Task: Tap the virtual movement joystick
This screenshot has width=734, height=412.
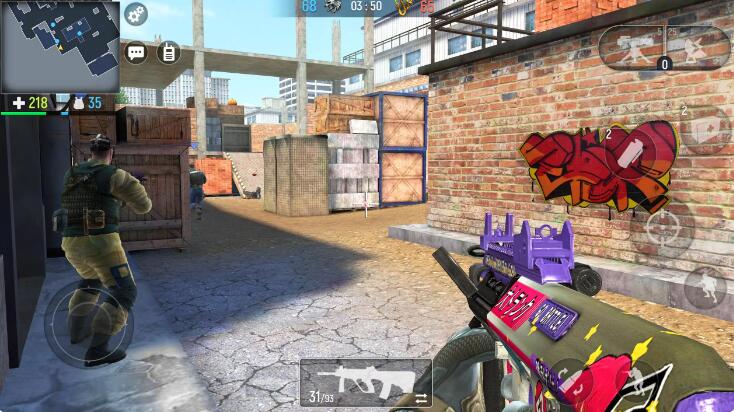Action: pos(88,322)
